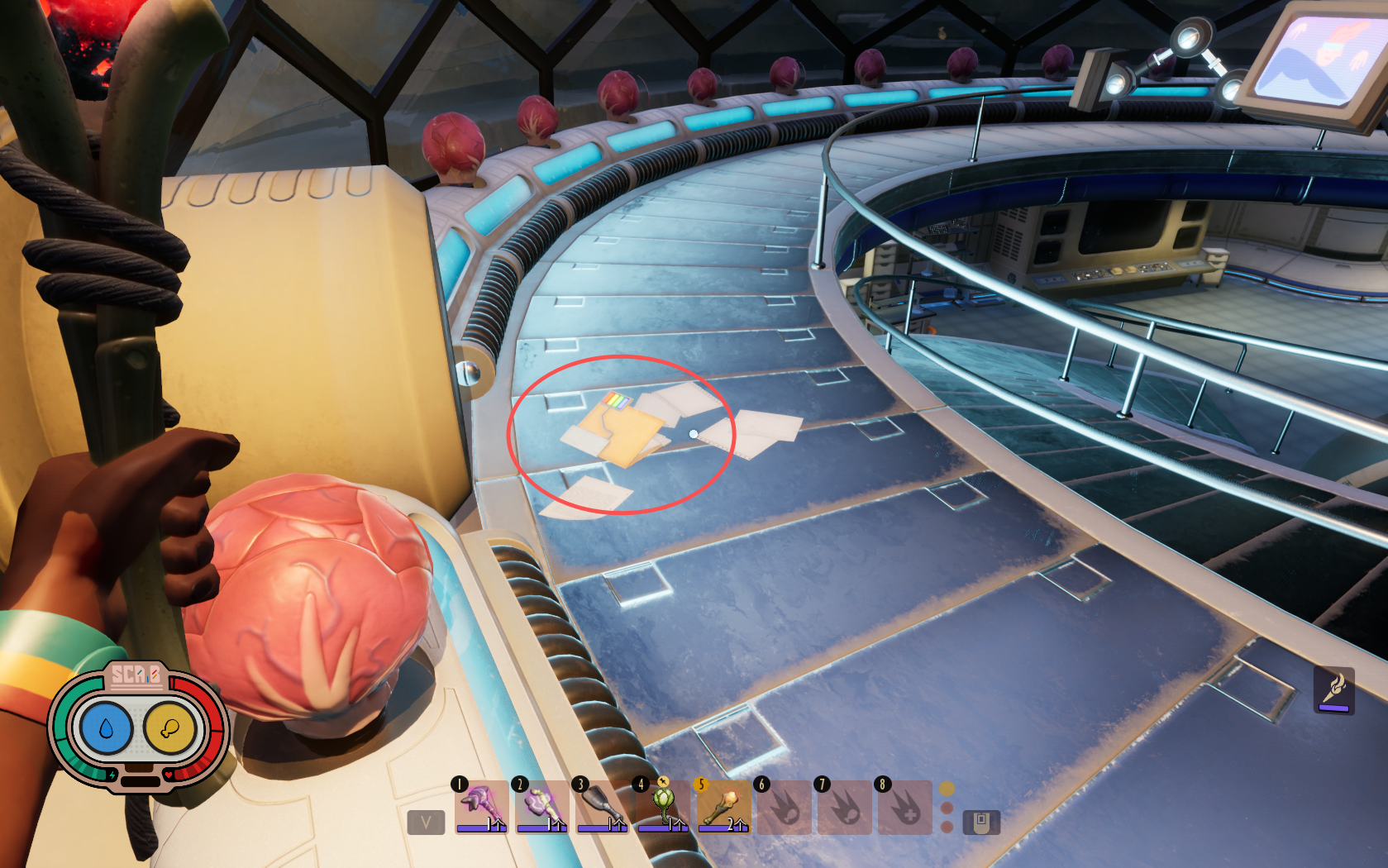
Task: Choose the dark club in hotbar slot 3
Action: point(603,806)
